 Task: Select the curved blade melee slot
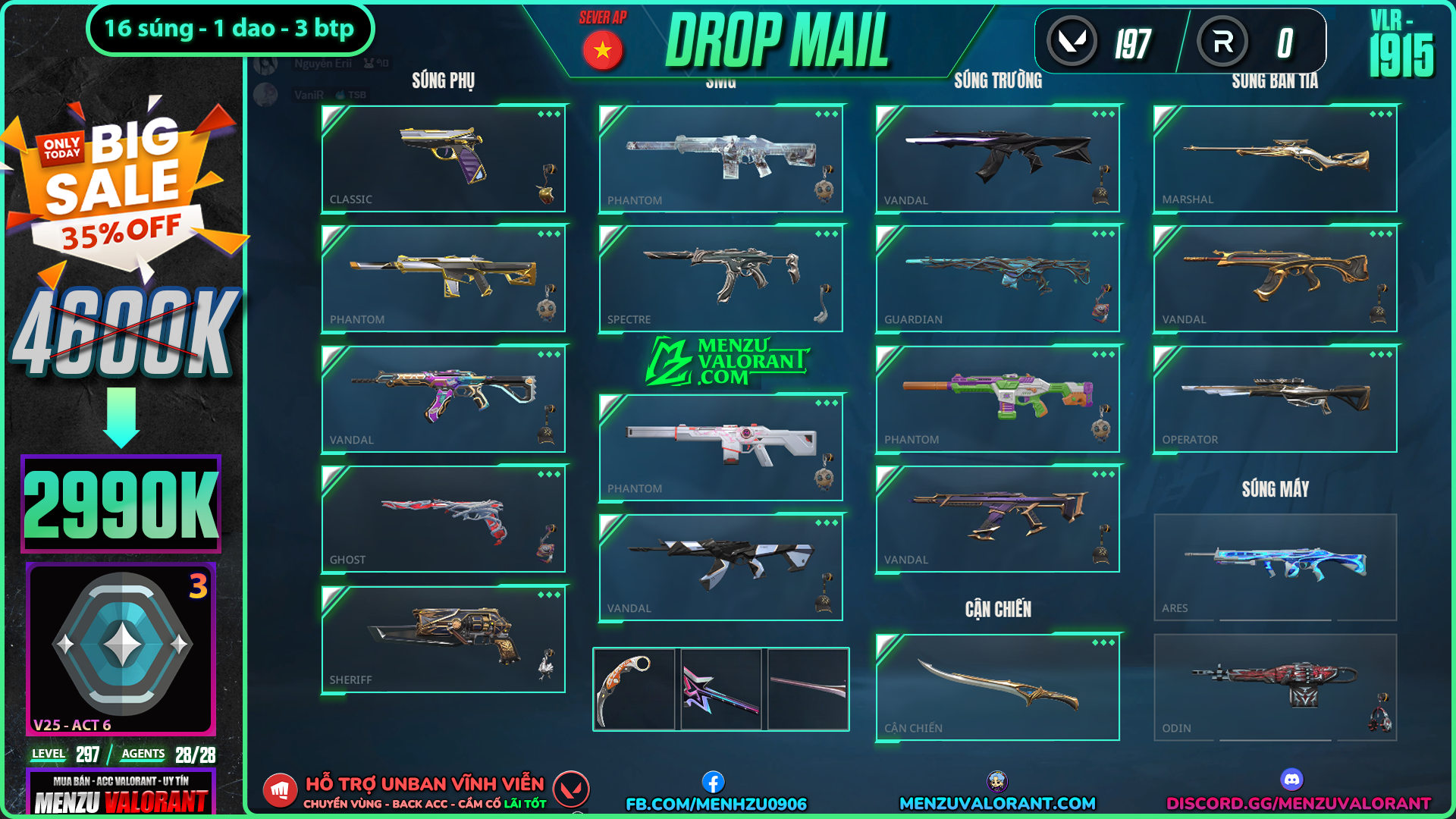[997, 687]
